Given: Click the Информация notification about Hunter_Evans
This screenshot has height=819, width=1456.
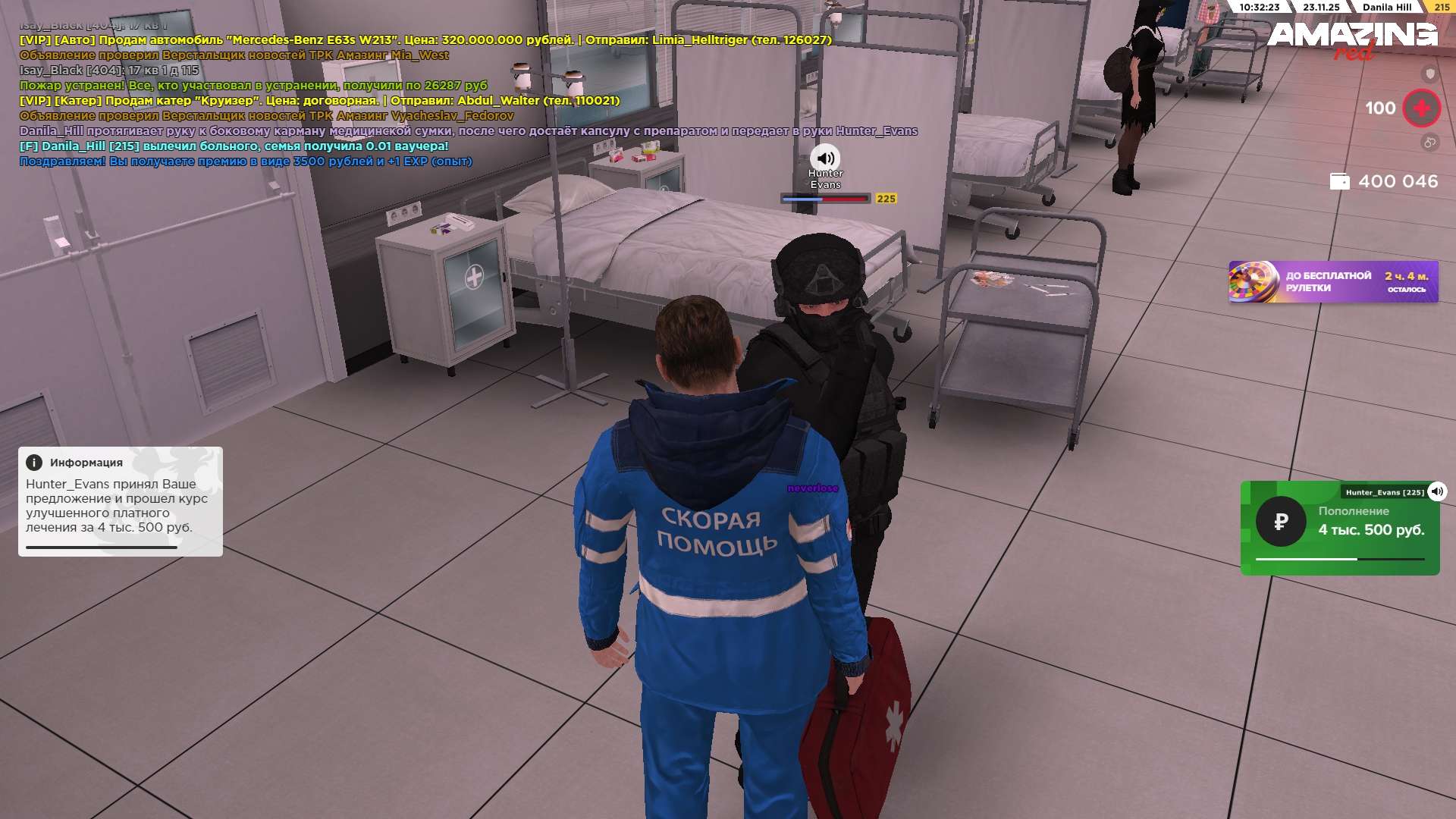Looking at the screenshot, I should 120,501.
